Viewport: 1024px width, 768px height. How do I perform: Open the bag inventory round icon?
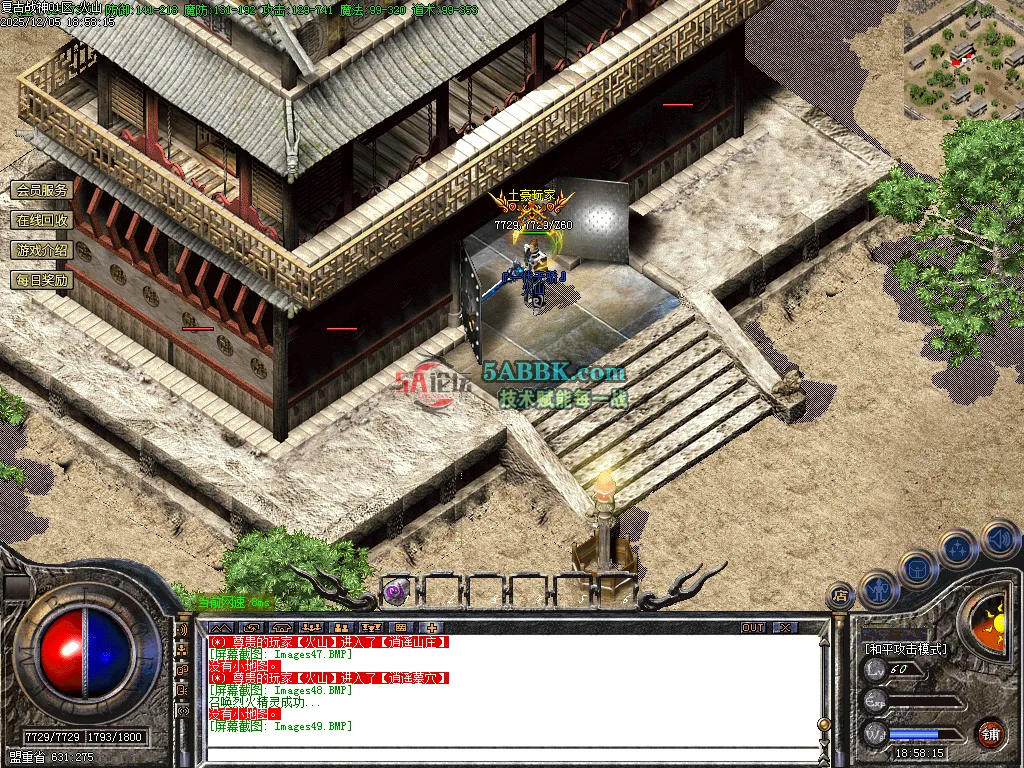(918, 568)
